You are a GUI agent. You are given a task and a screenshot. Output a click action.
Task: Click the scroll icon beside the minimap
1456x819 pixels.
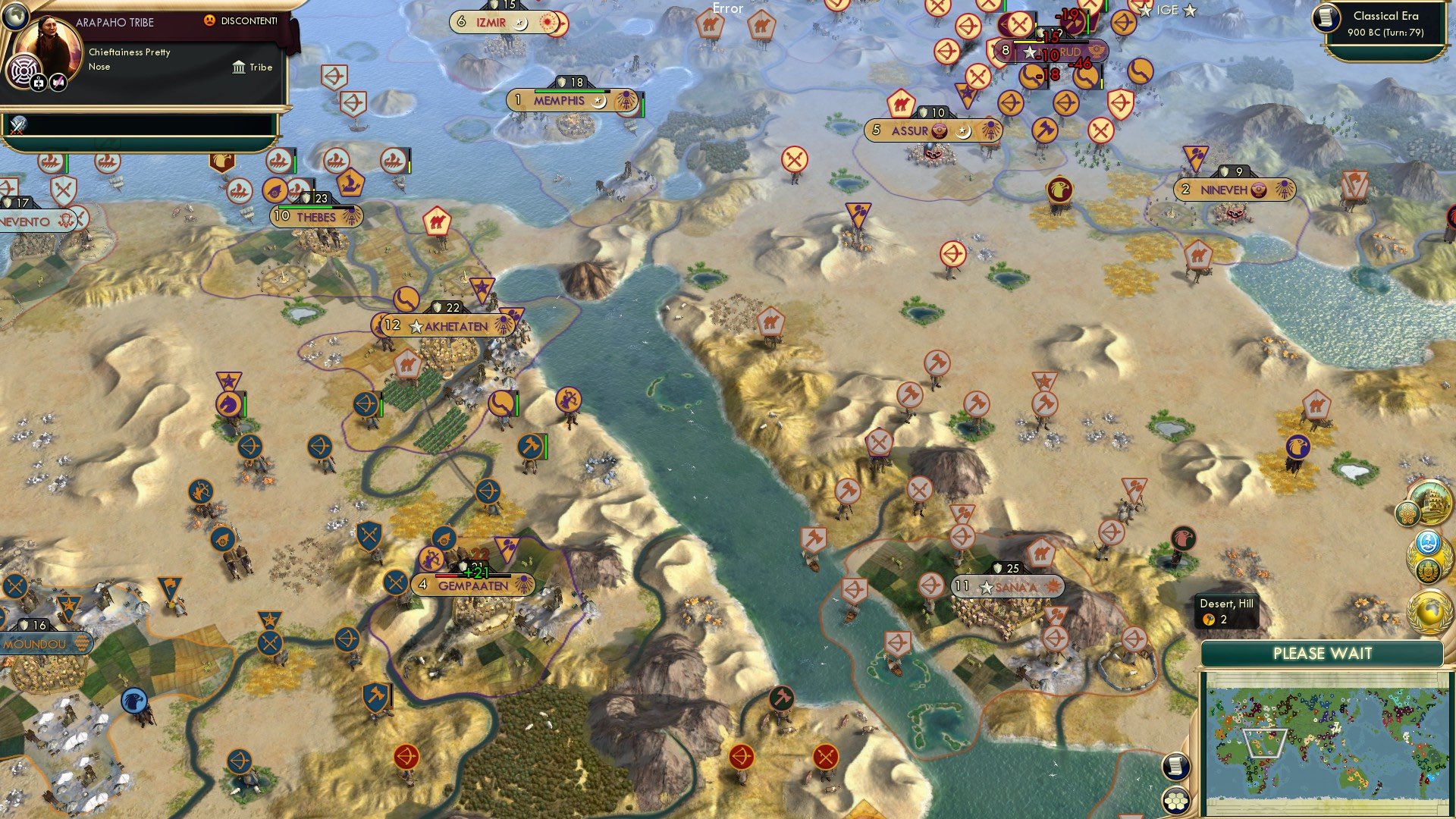1175,767
